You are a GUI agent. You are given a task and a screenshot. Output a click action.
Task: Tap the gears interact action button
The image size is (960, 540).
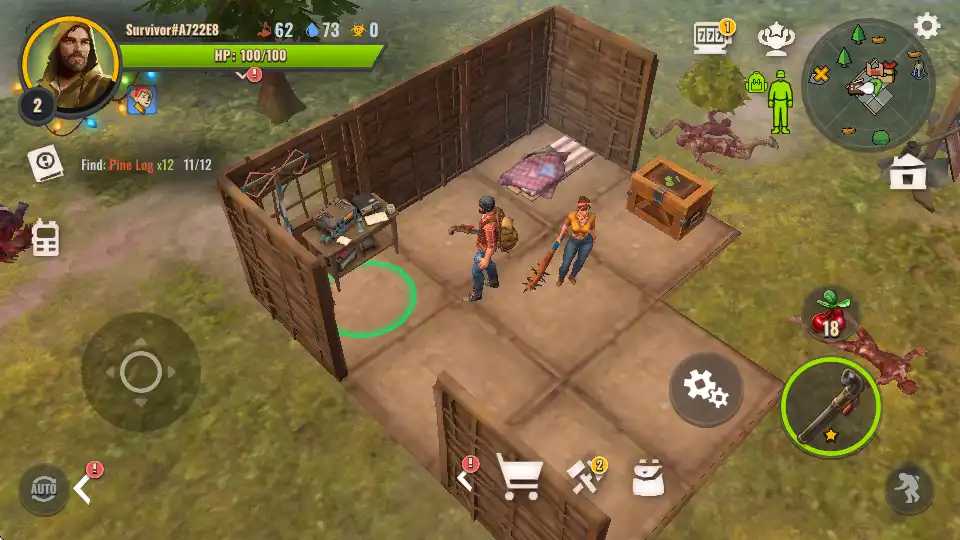[x=705, y=389]
